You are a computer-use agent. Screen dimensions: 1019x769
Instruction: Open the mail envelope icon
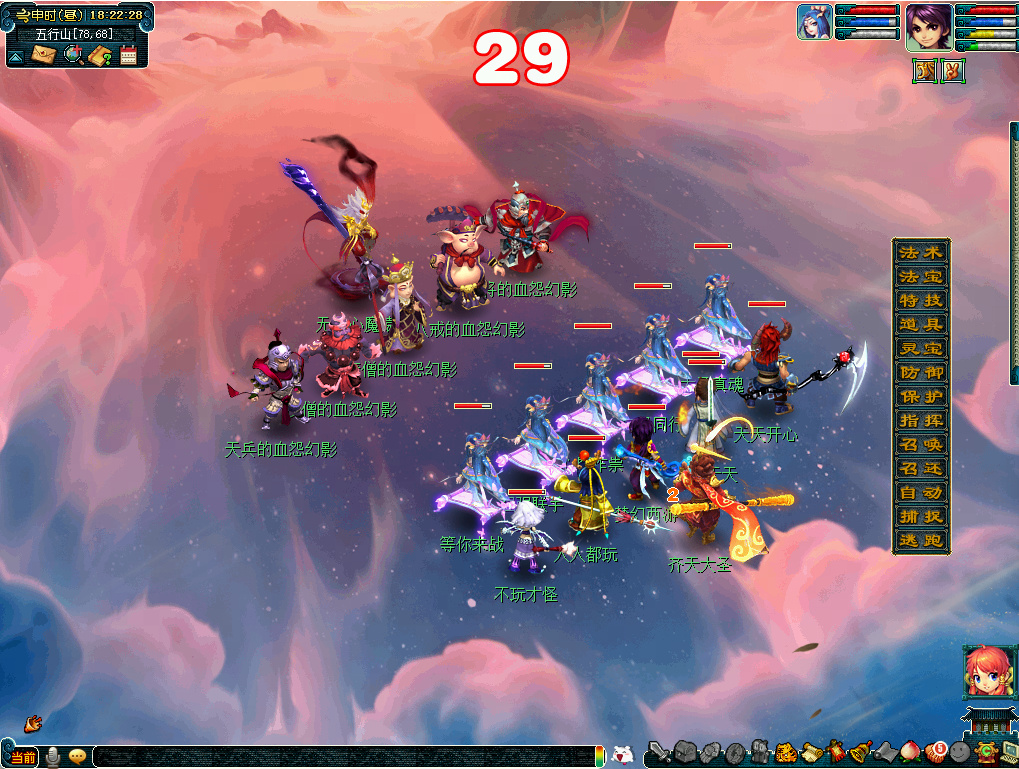pos(43,55)
